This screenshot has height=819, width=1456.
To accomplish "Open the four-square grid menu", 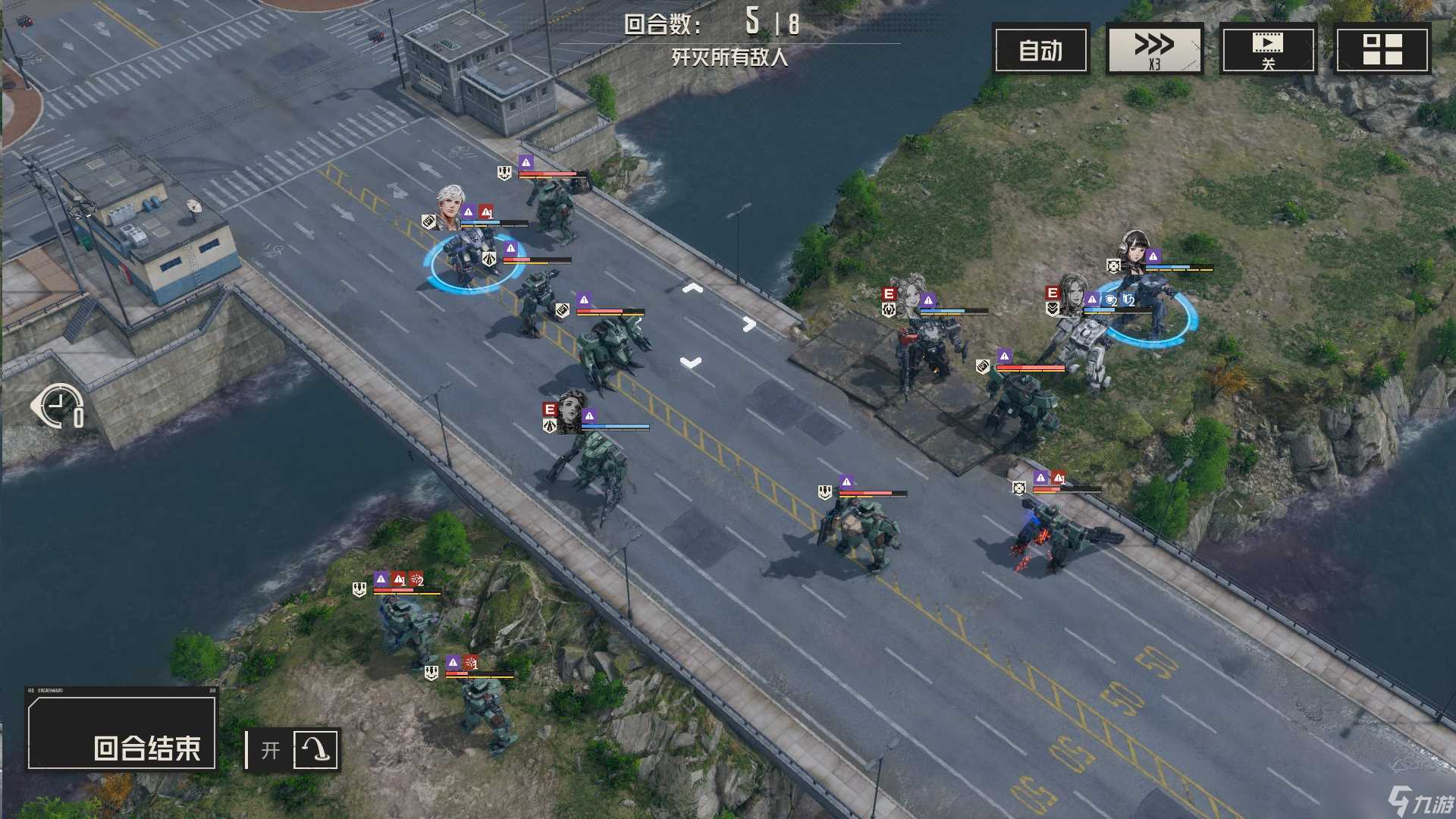I will [x=1382, y=50].
